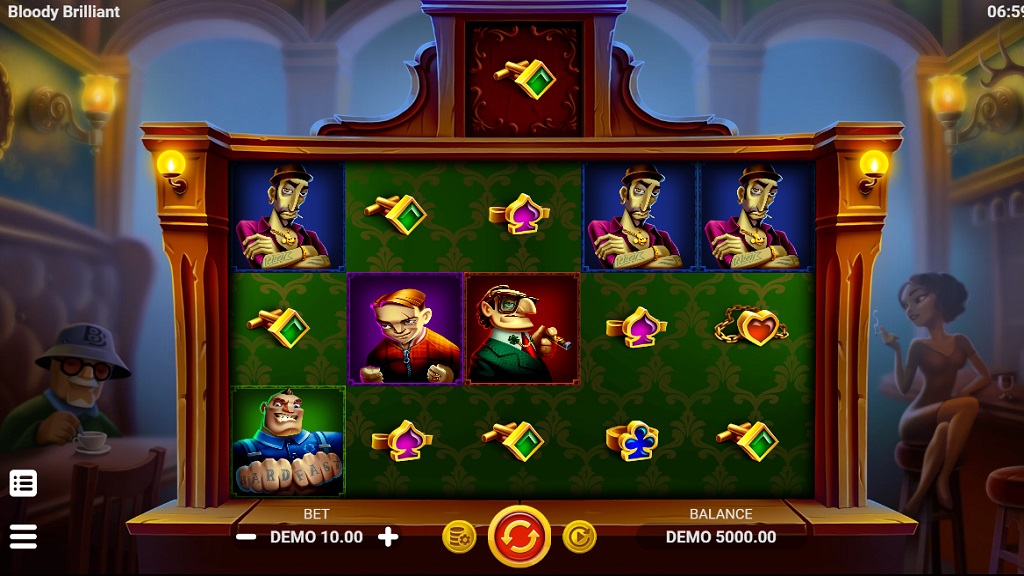This screenshot has width=1024, height=576.
Task: Show the paytable list icon
Action: point(23,483)
